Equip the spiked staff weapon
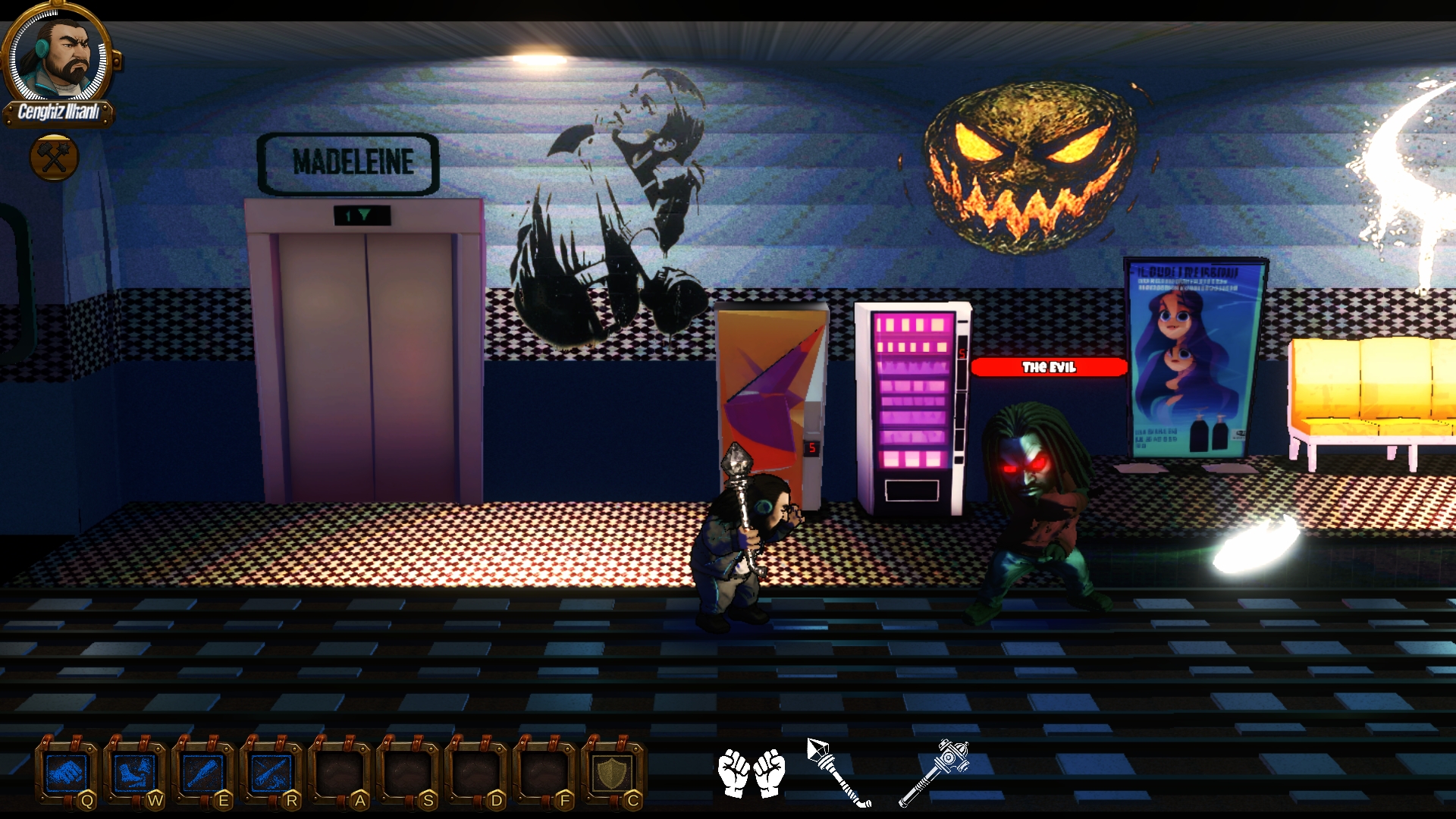Viewport: 1456px width, 819px height. 838,772
